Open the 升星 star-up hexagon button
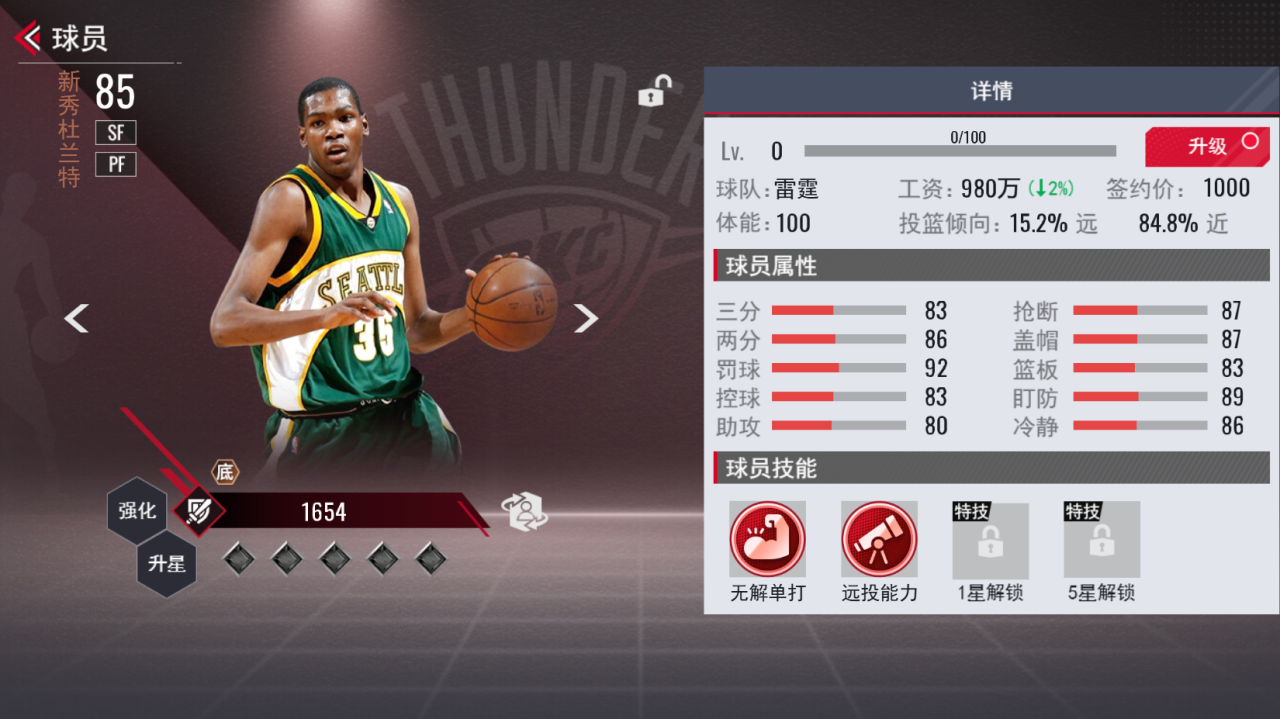 [167, 564]
